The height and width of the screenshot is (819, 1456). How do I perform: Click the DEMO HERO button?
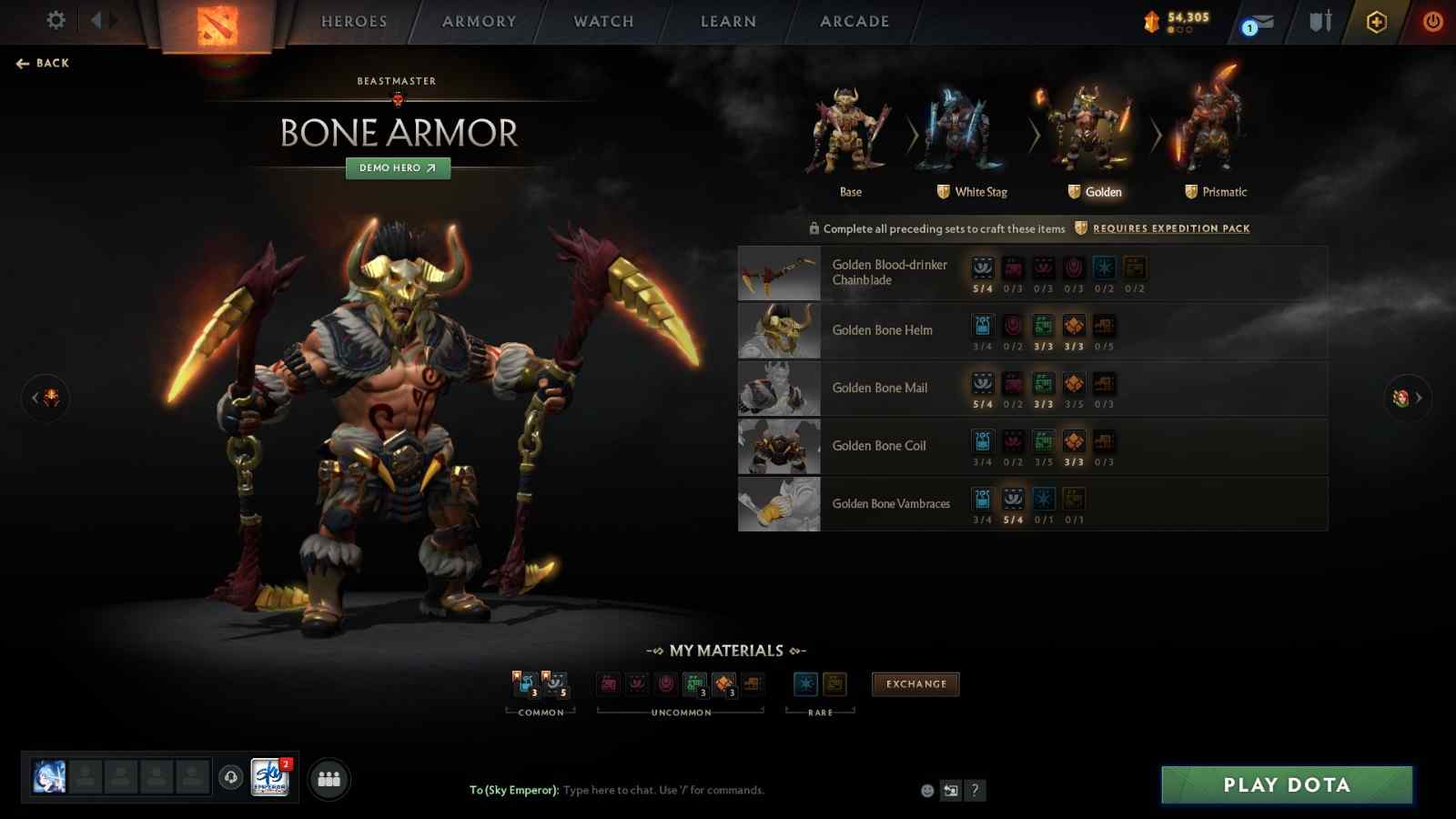[x=397, y=168]
